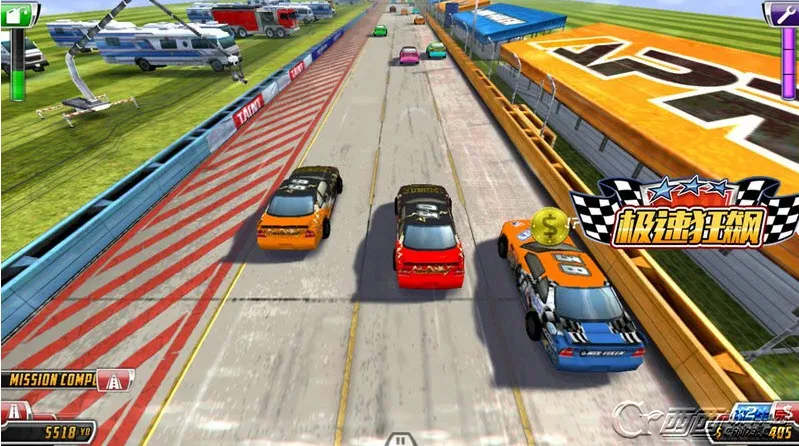
Task: Tap the green gauge icon
Action: pyautogui.click(x=19, y=13)
